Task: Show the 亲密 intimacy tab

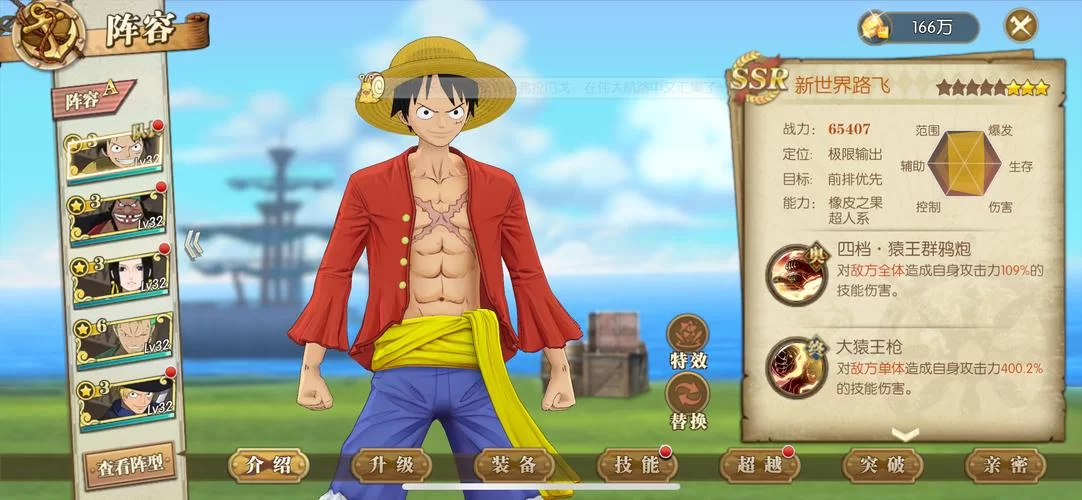Action: [1005, 465]
